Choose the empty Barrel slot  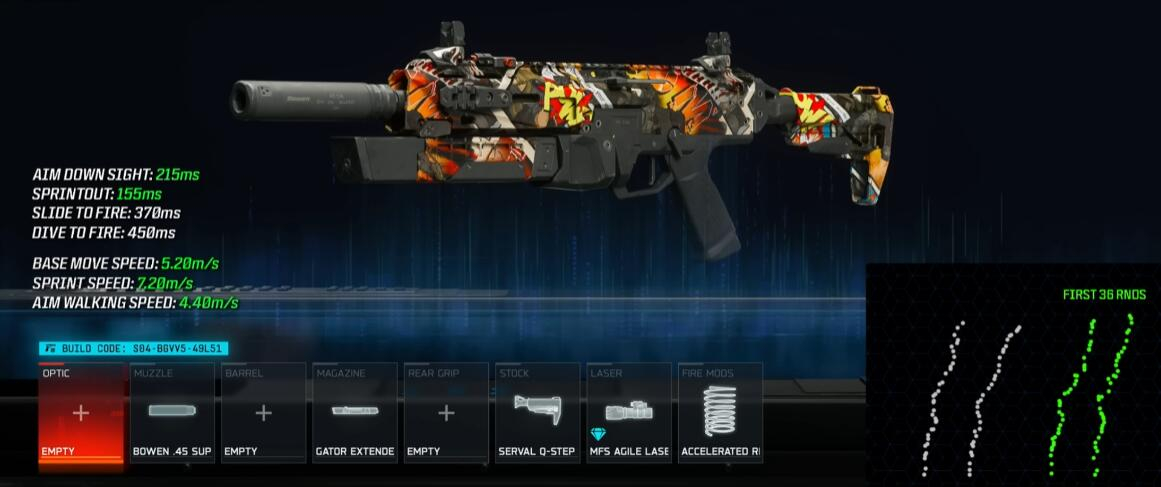263,413
